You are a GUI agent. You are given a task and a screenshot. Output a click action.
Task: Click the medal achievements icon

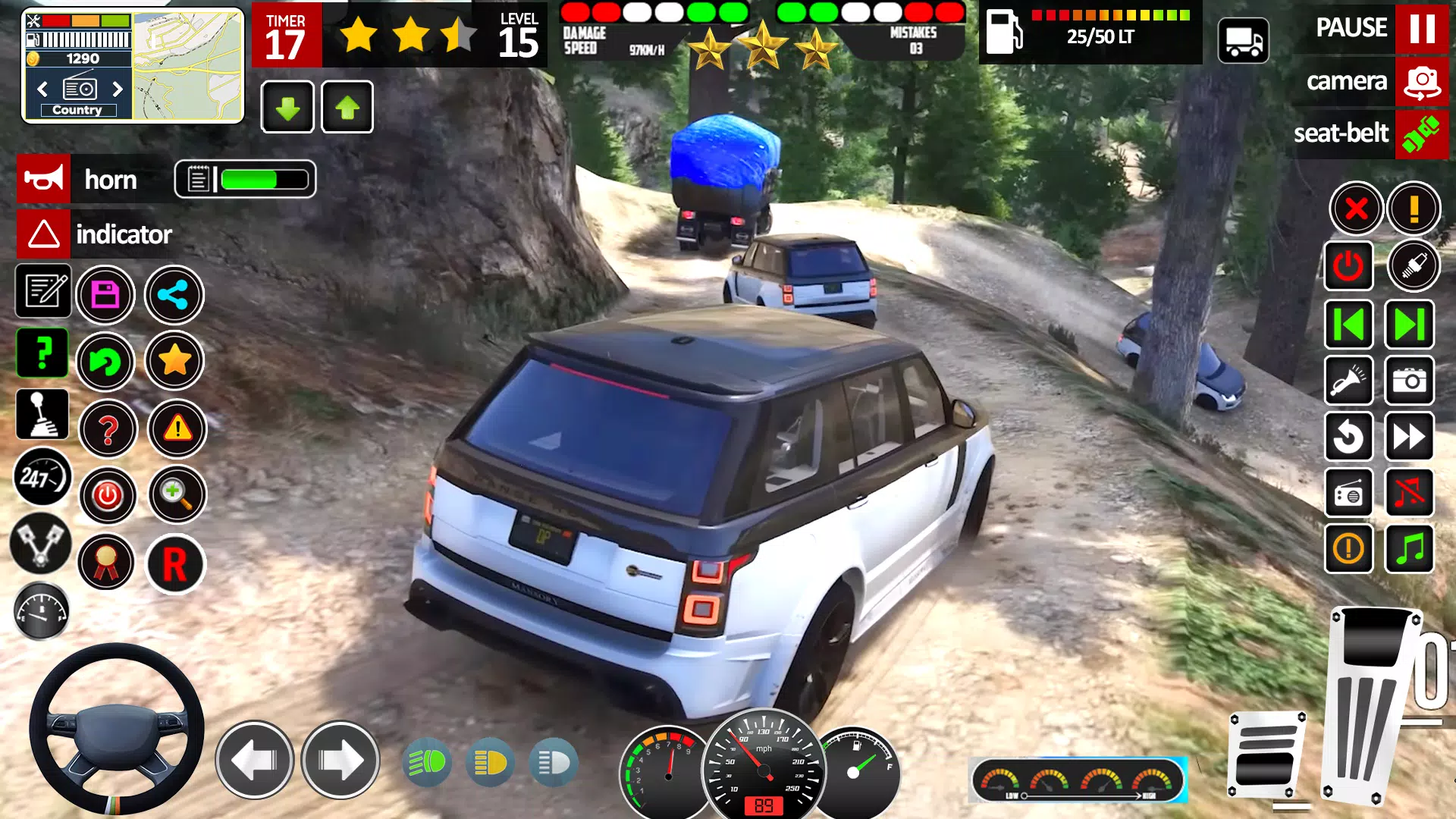coord(106,562)
